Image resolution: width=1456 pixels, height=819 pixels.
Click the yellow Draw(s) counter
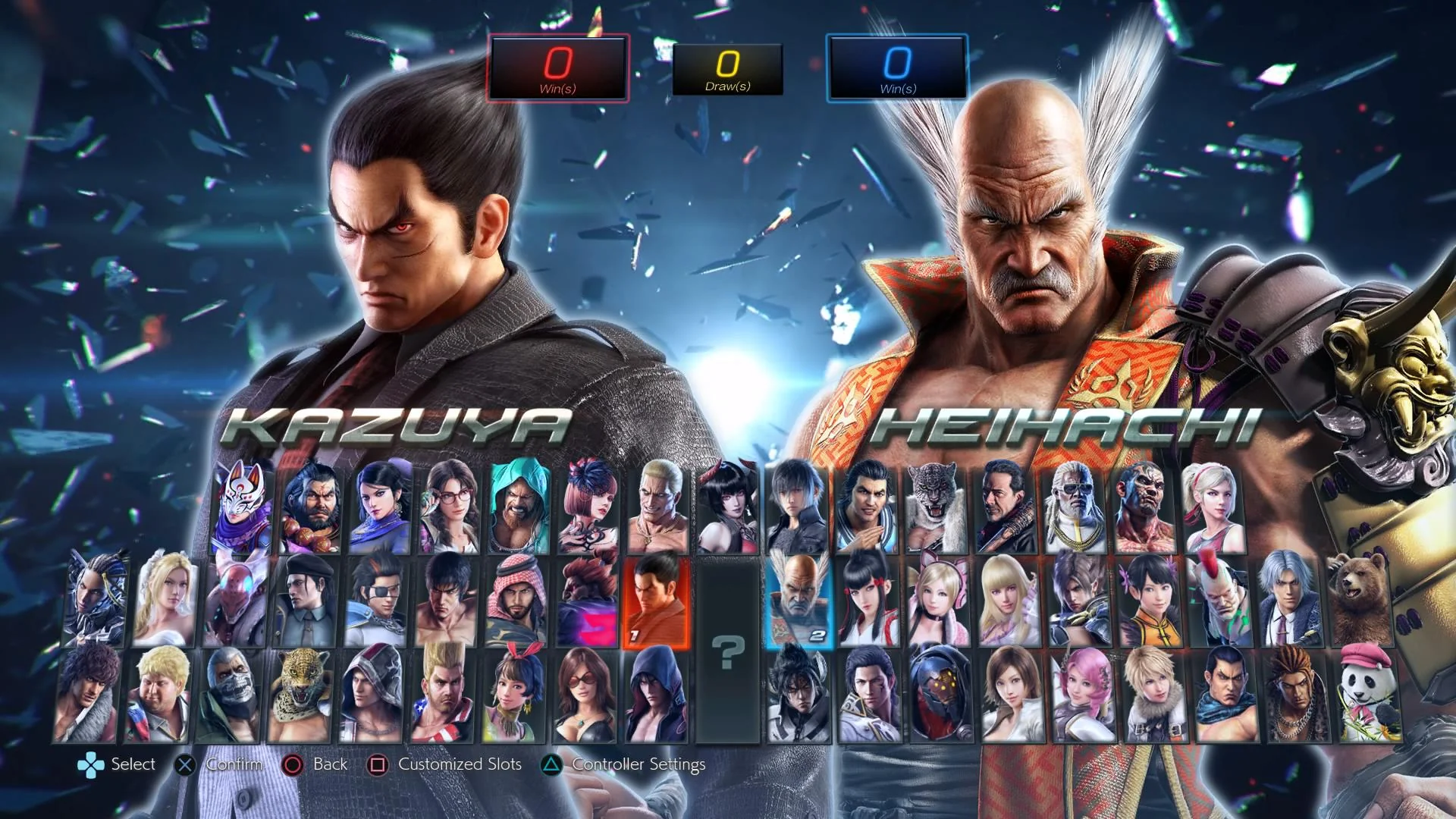pyautogui.click(x=728, y=67)
